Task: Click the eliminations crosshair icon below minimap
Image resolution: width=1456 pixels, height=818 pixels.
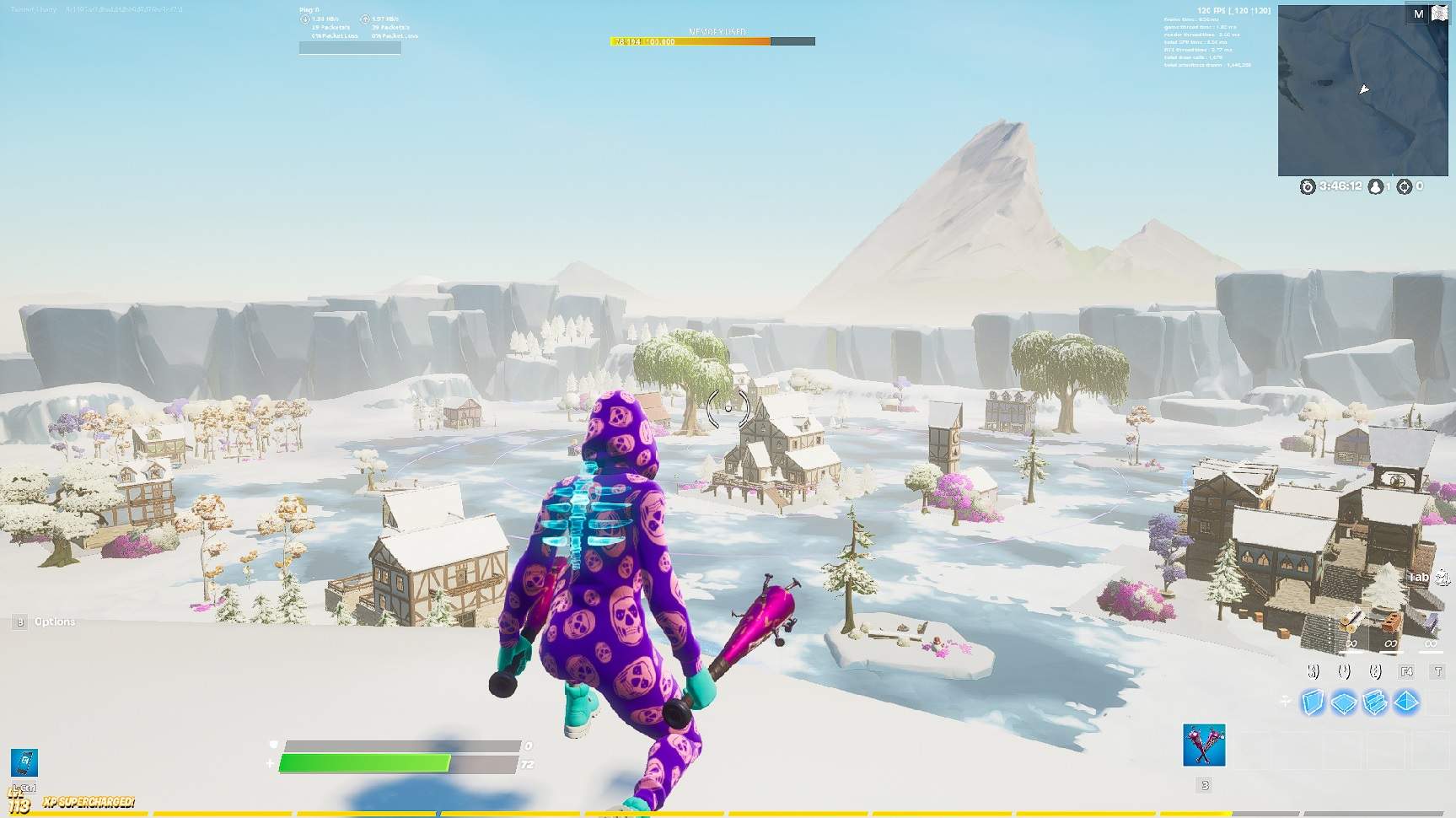Action: point(1405,187)
